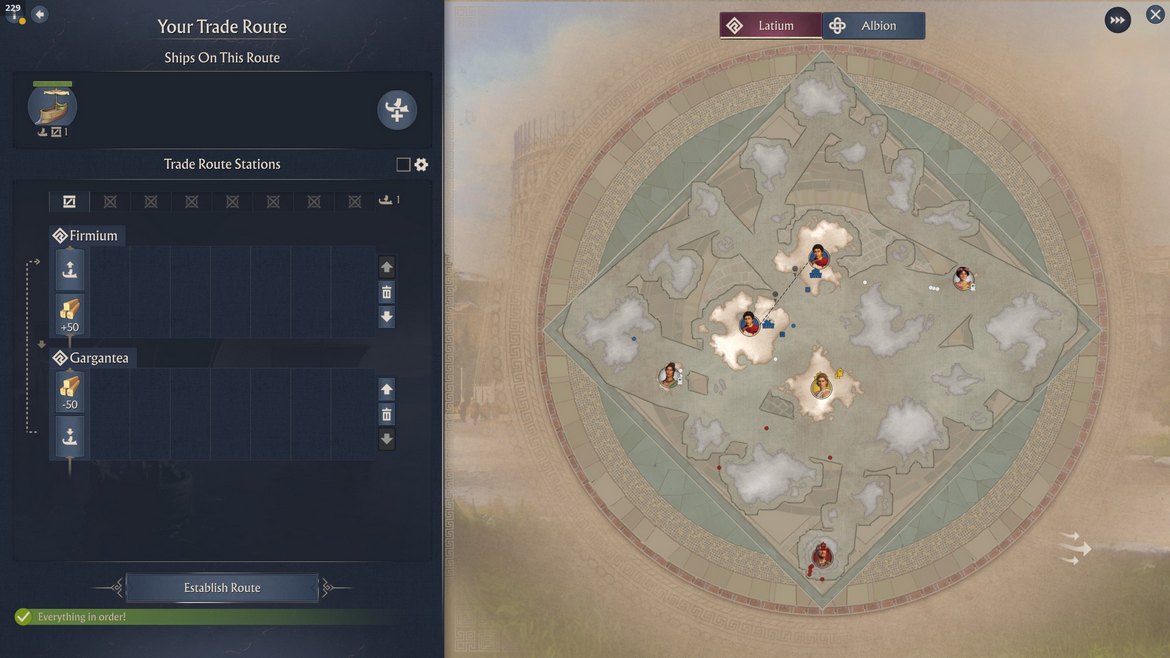Establish the trade route
The height and width of the screenshot is (658, 1170).
click(222, 588)
